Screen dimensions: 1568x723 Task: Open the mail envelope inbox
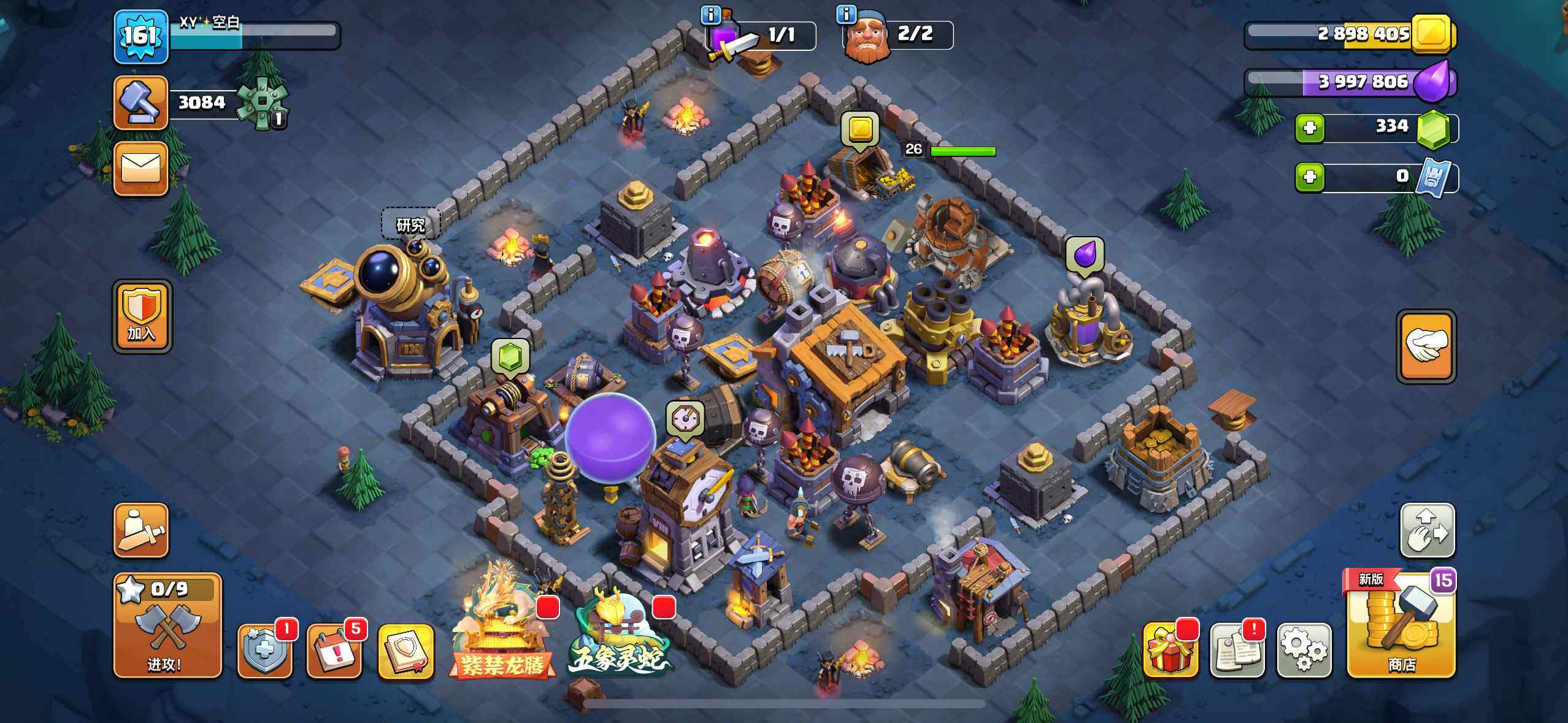140,168
